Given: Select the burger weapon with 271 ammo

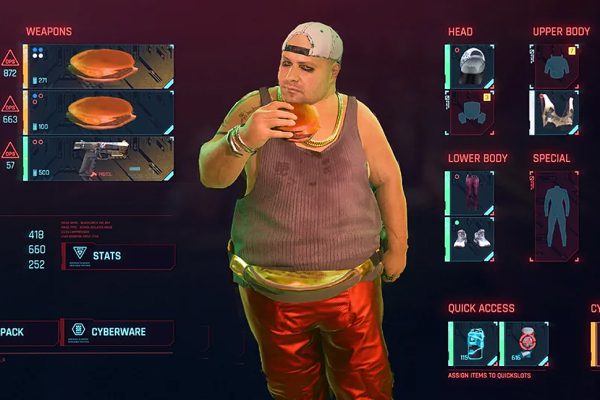Looking at the screenshot, I should (98, 66).
